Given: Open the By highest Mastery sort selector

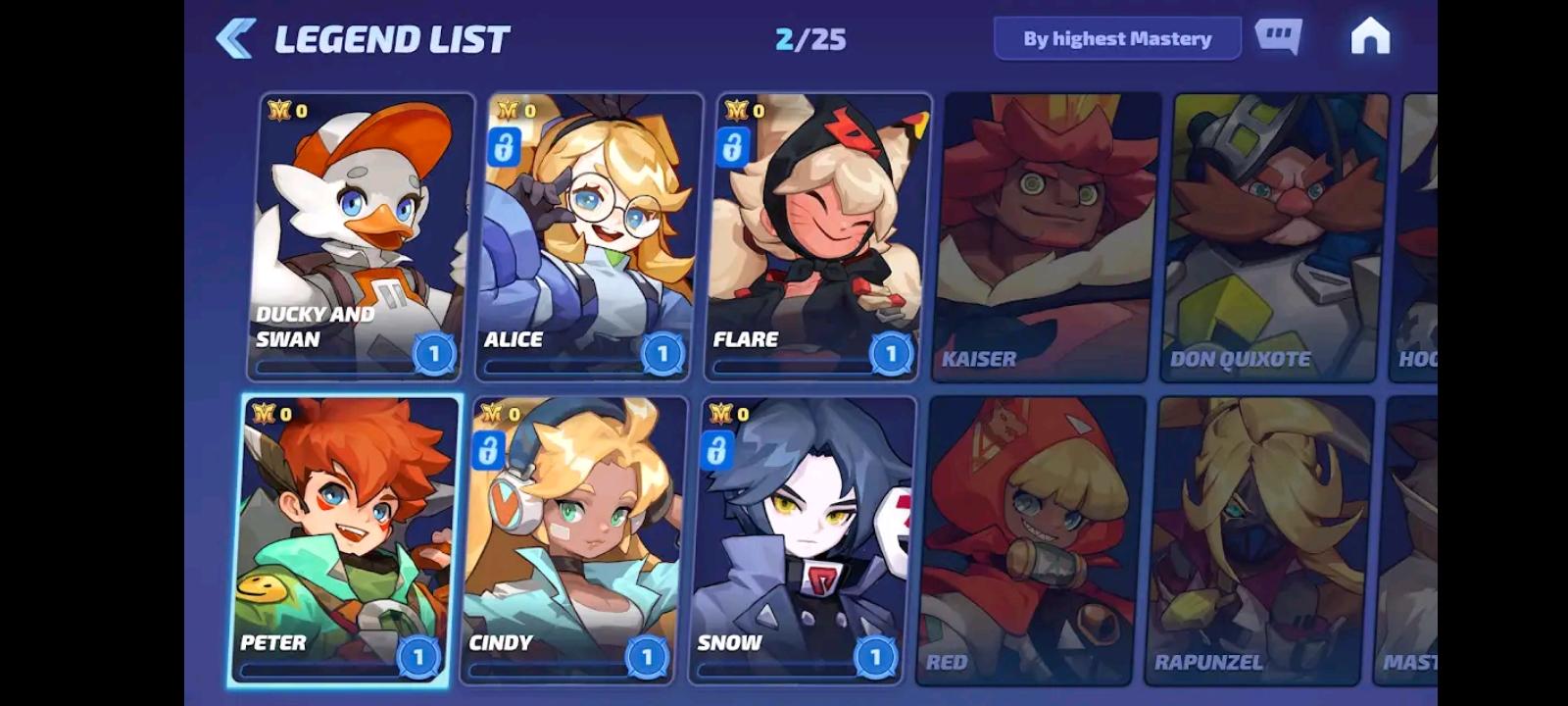Looking at the screenshot, I should [x=1116, y=38].
